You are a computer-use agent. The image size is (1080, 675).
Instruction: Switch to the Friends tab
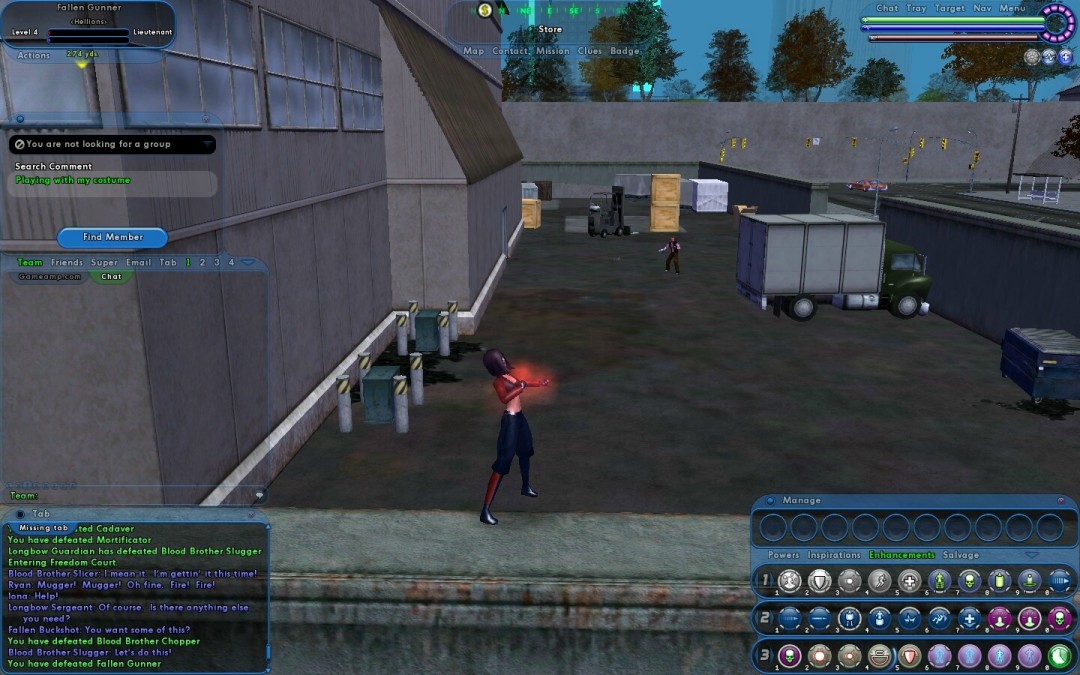click(x=67, y=263)
